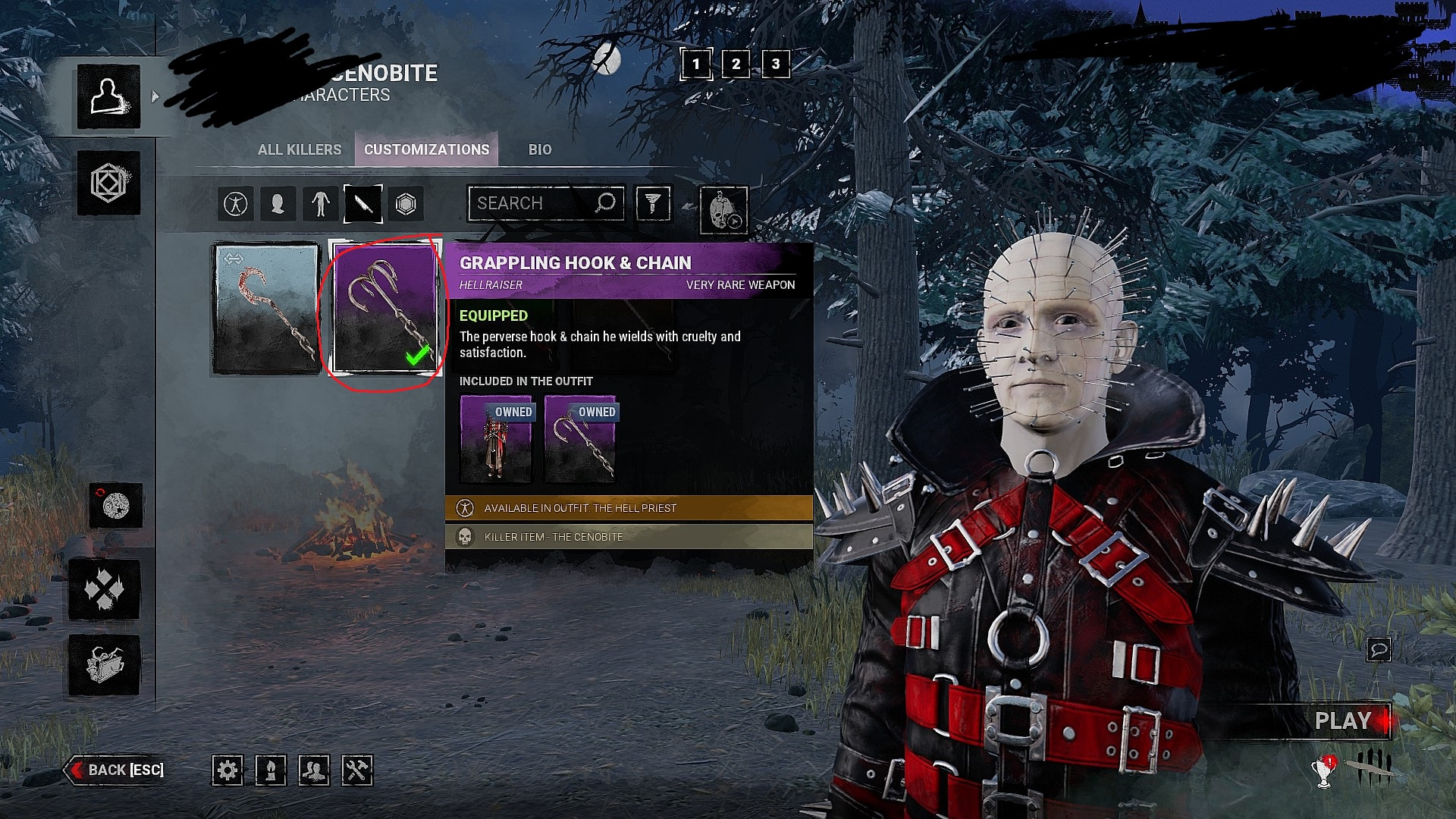Viewport: 1456px width, 819px height.
Task: Select loadout preset 1
Action: click(696, 64)
